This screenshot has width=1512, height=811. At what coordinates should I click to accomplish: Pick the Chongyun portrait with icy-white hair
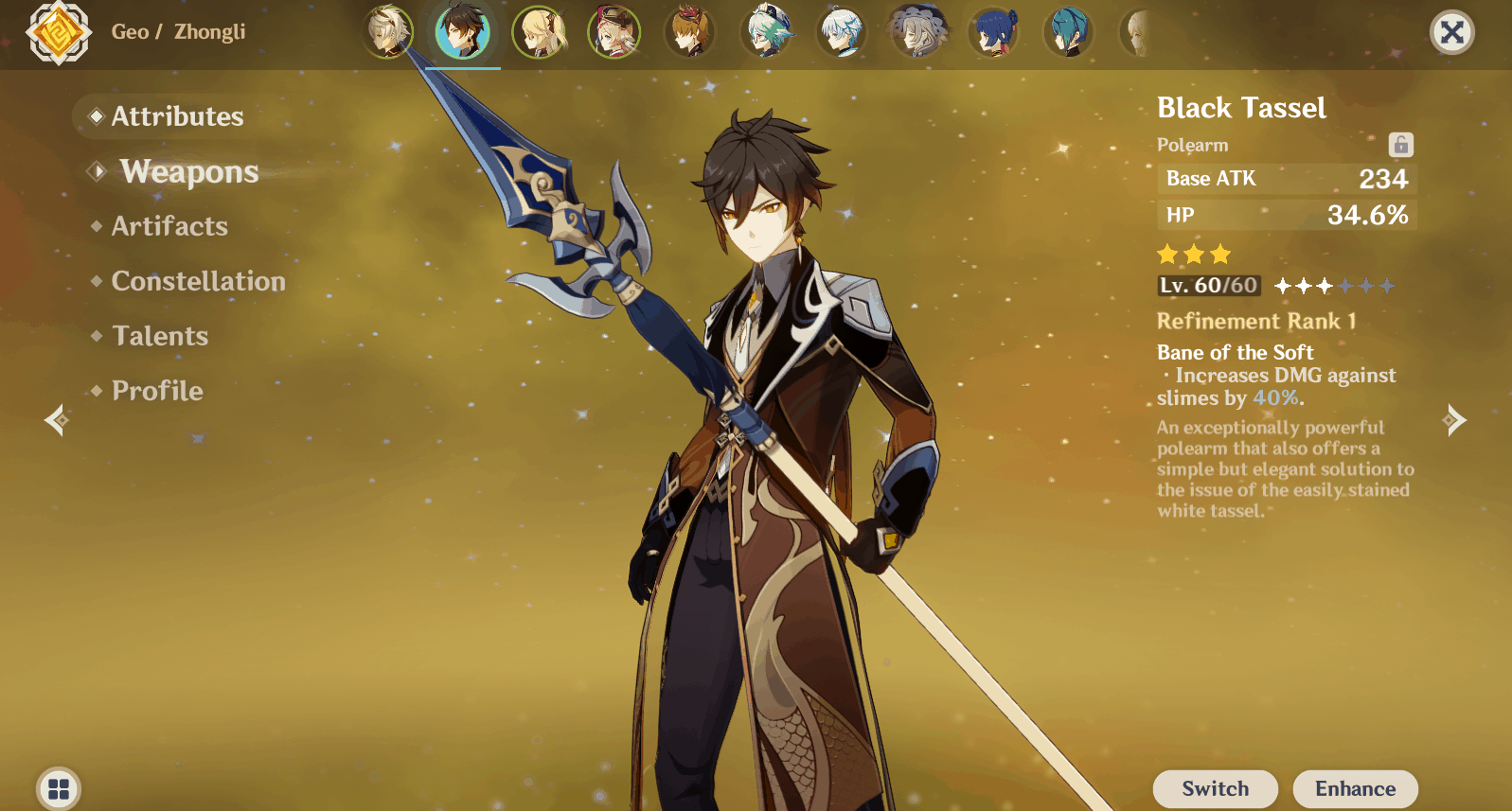(842, 31)
